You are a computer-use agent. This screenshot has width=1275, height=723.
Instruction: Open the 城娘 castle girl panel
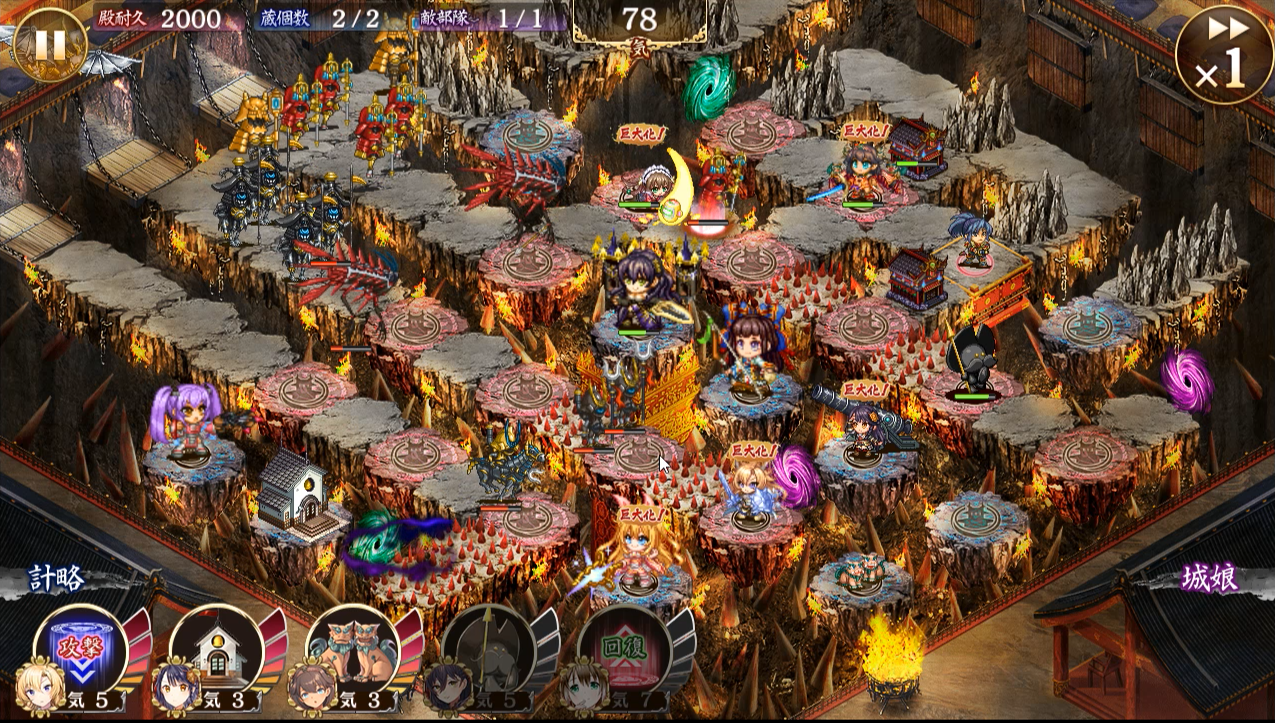click(x=1209, y=578)
